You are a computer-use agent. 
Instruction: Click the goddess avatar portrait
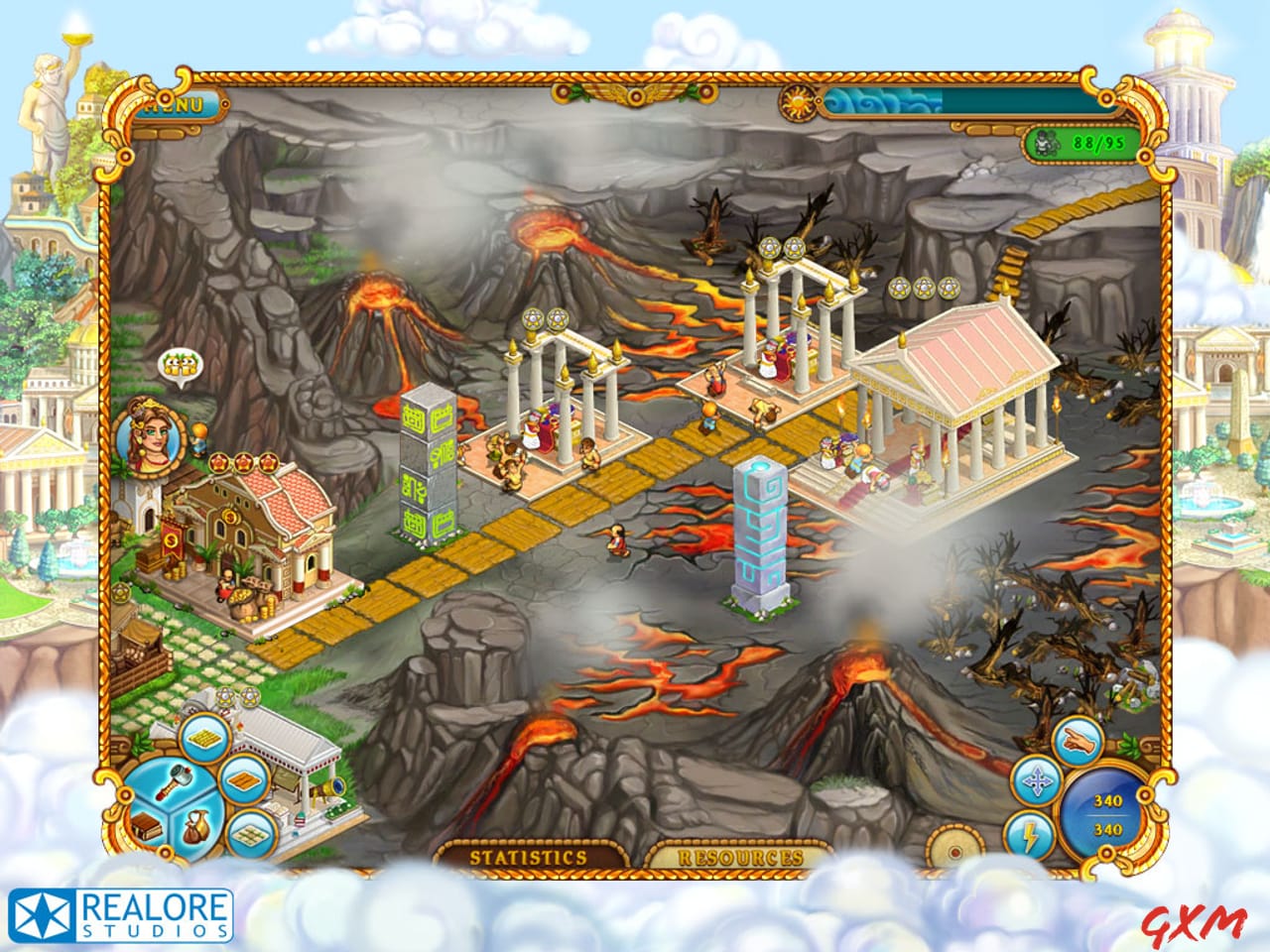point(149,436)
